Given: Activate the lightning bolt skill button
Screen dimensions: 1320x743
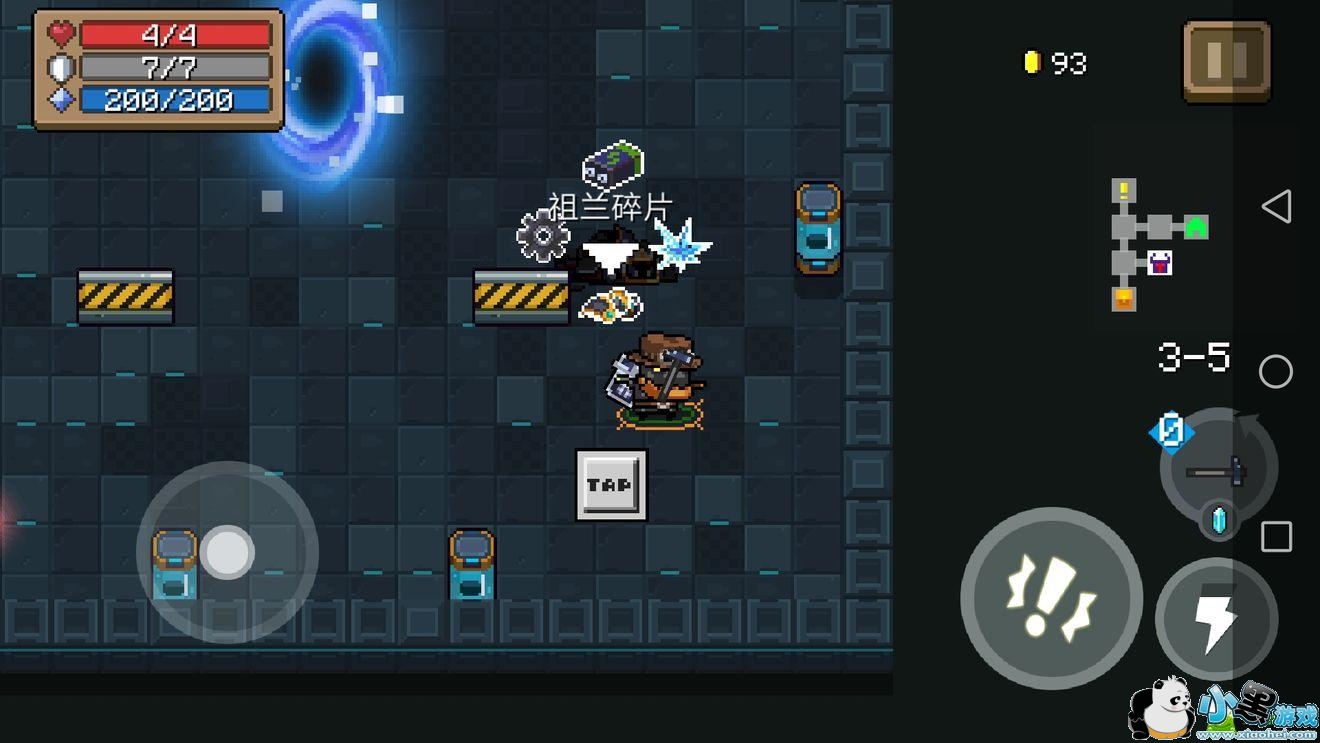Looking at the screenshot, I should tap(1216, 619).
